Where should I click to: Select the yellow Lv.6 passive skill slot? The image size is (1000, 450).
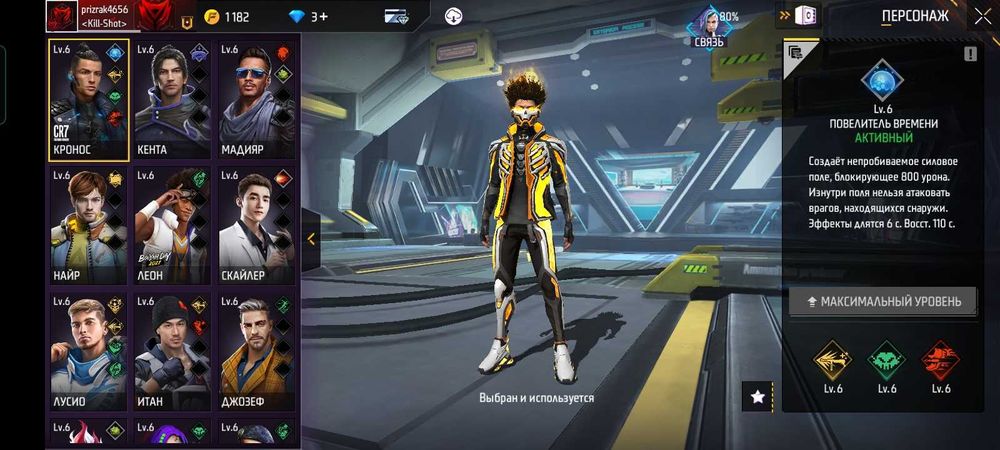point(831,358)
